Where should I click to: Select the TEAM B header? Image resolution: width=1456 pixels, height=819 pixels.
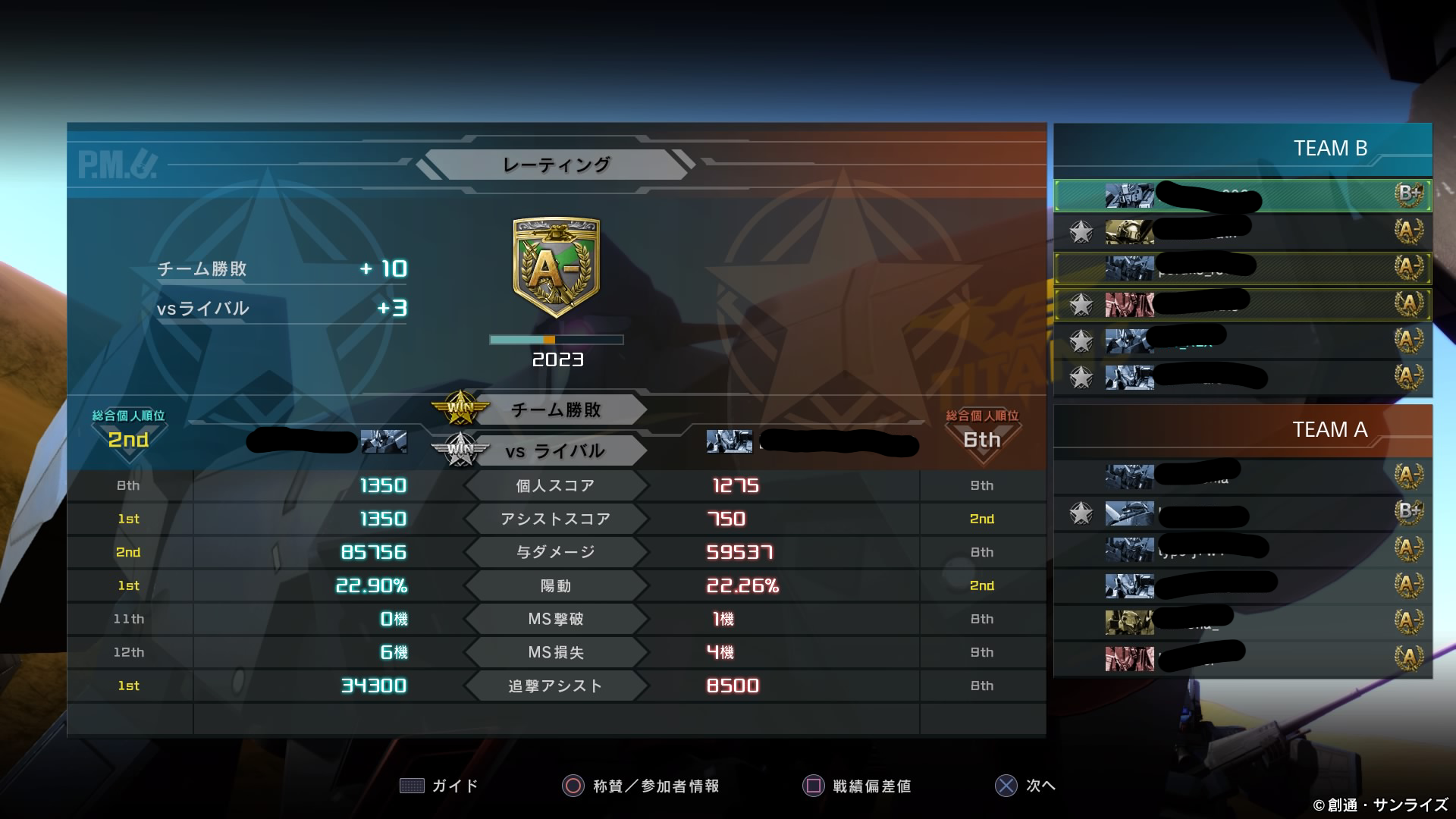point(1329,149)
